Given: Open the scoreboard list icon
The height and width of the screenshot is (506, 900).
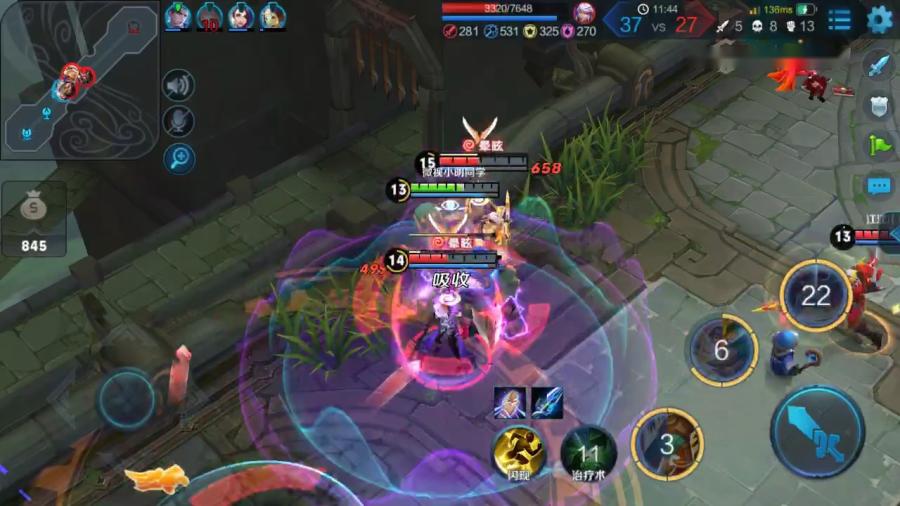Looking at the screenshot, I should click(x=840, y=19).
